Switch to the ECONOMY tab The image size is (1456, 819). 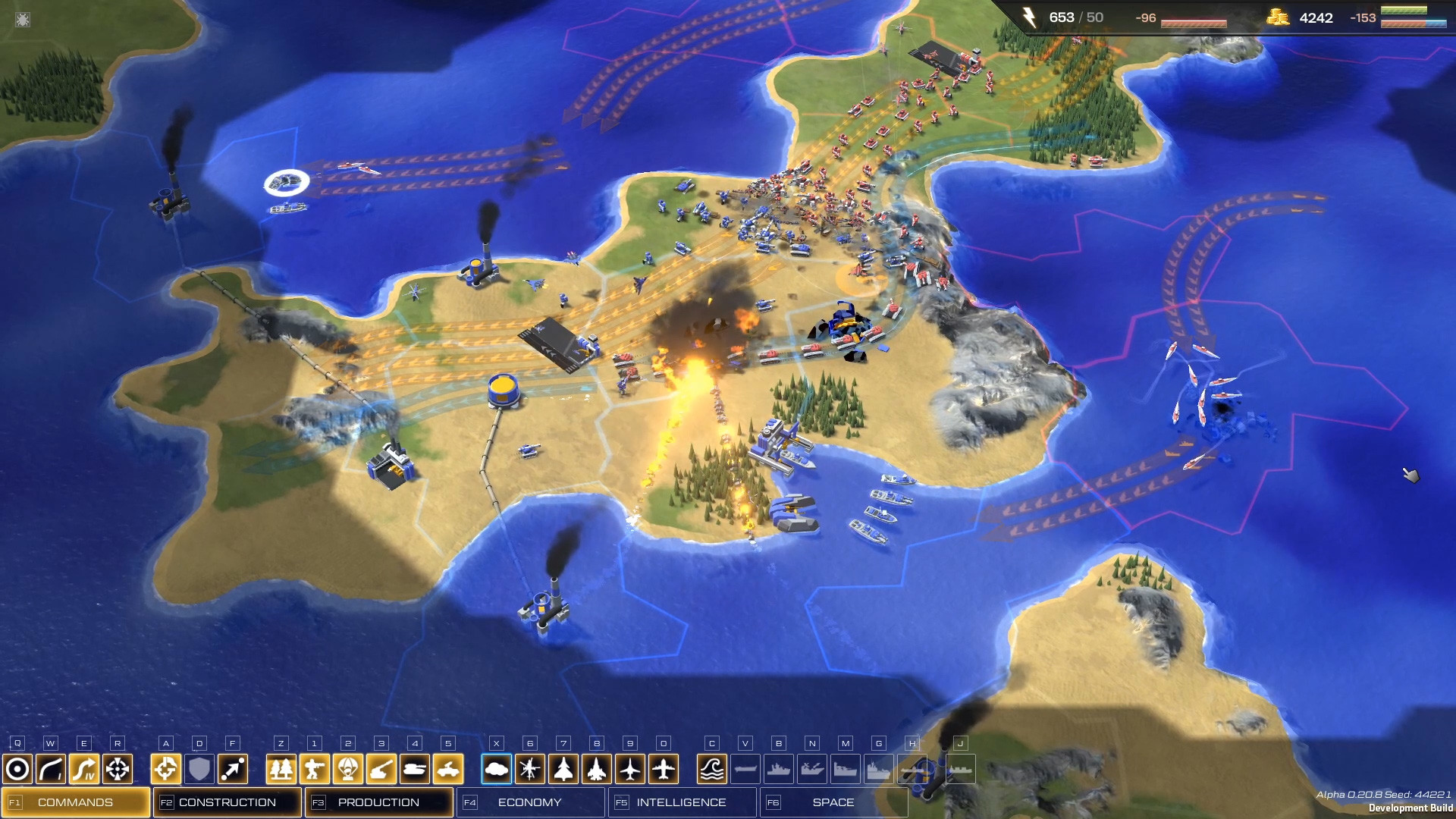[529, 802]
